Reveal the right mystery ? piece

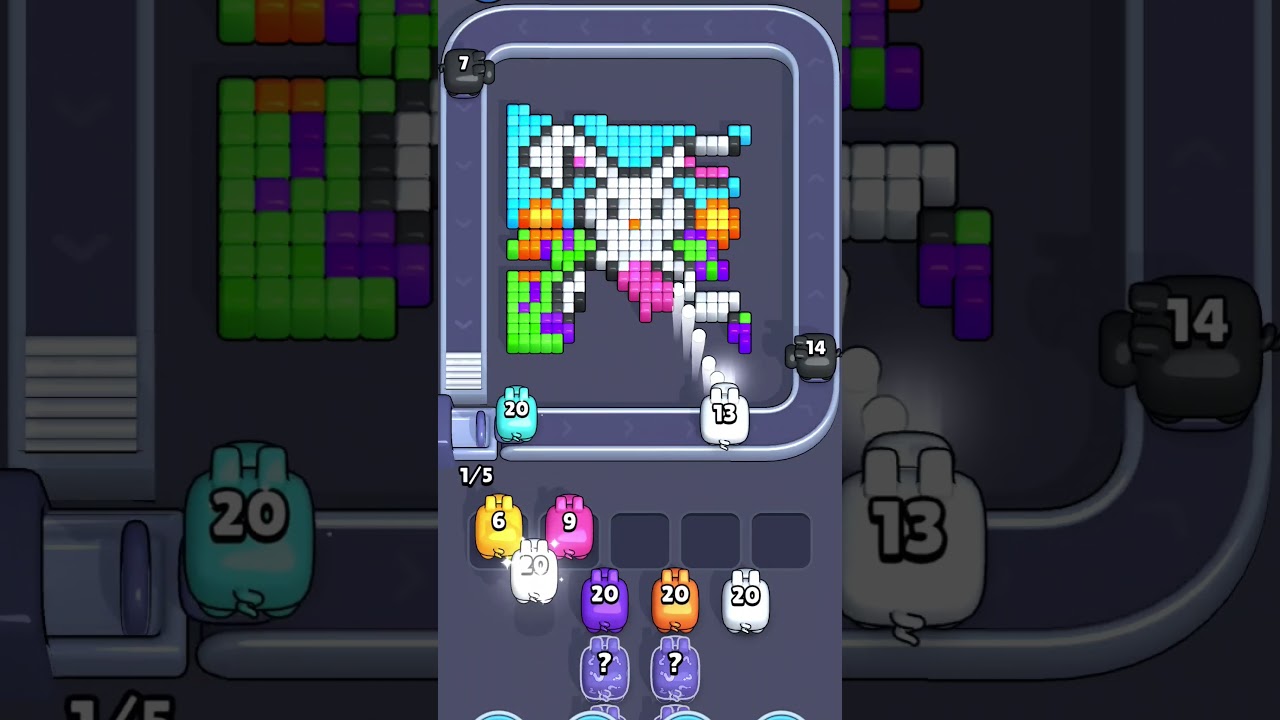pos(676,665)
